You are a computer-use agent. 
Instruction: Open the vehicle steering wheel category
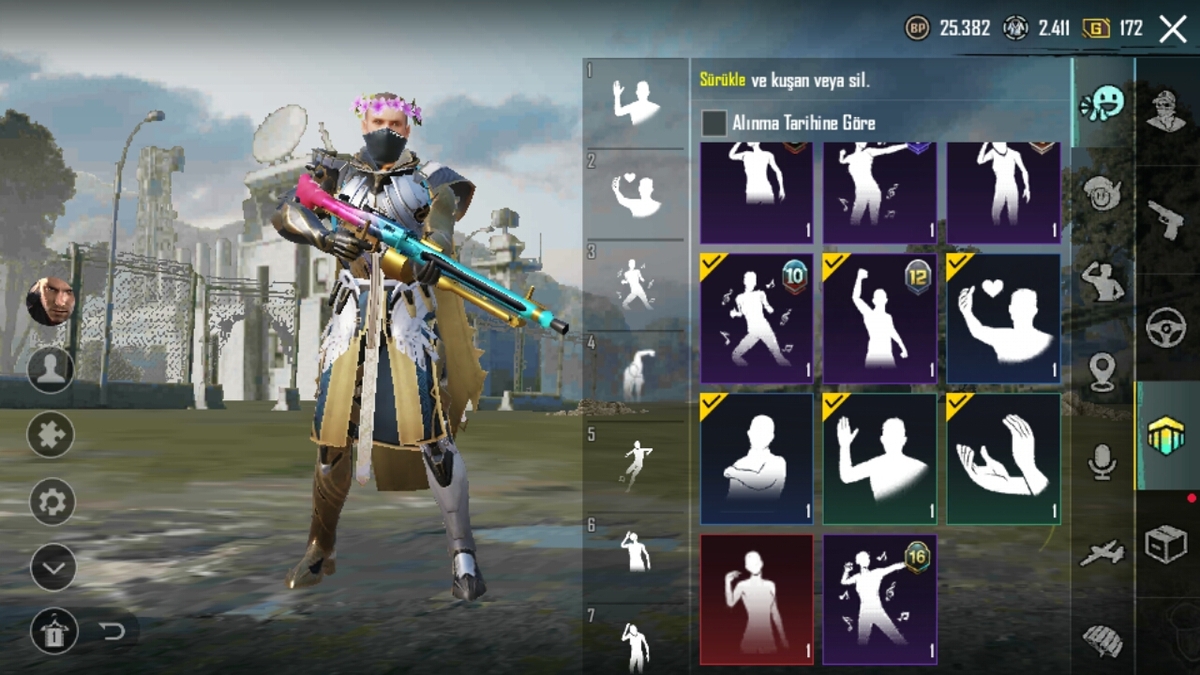(x=1166, y=327)
